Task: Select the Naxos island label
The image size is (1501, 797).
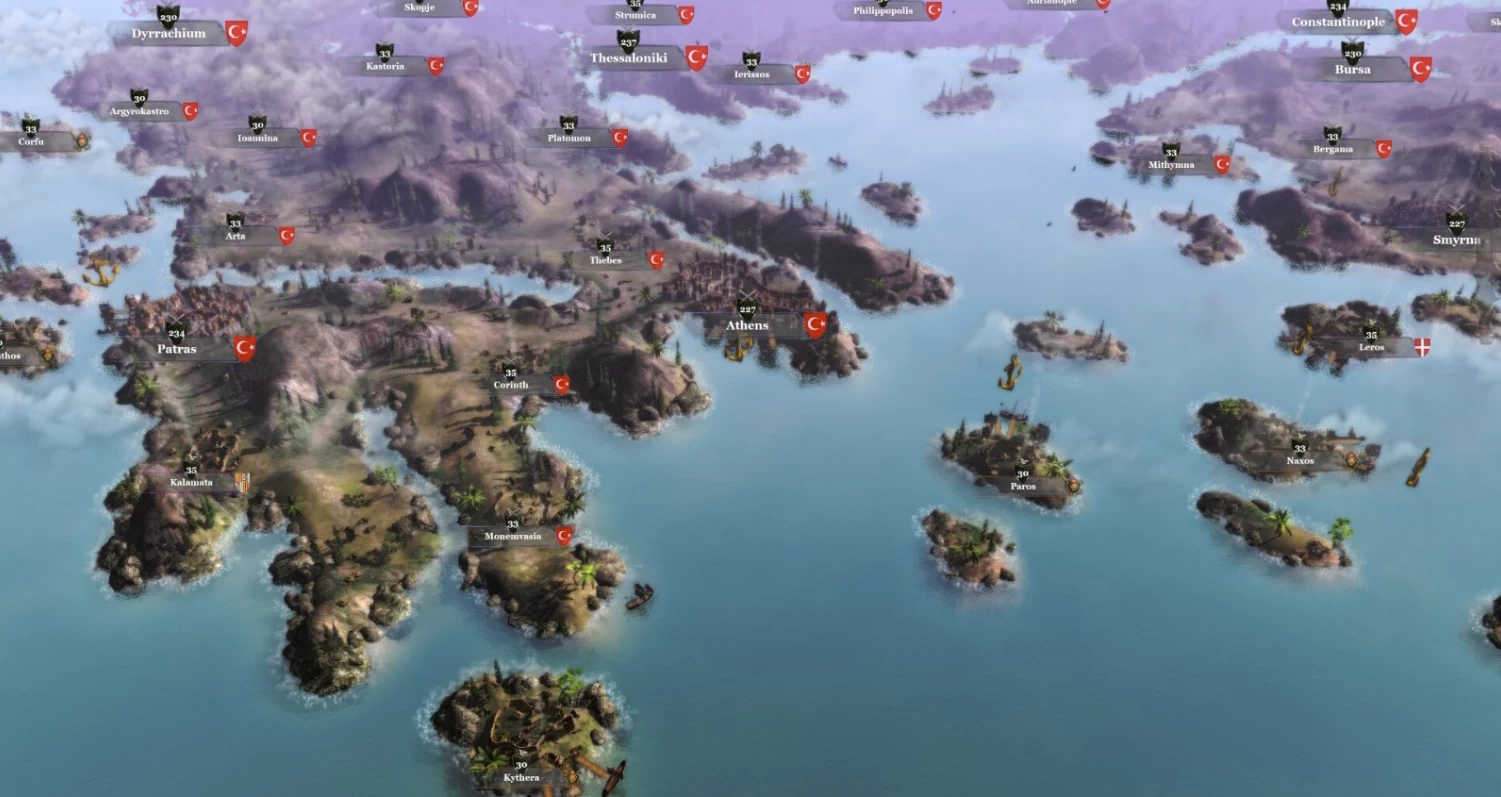Action: point(1300,461)
